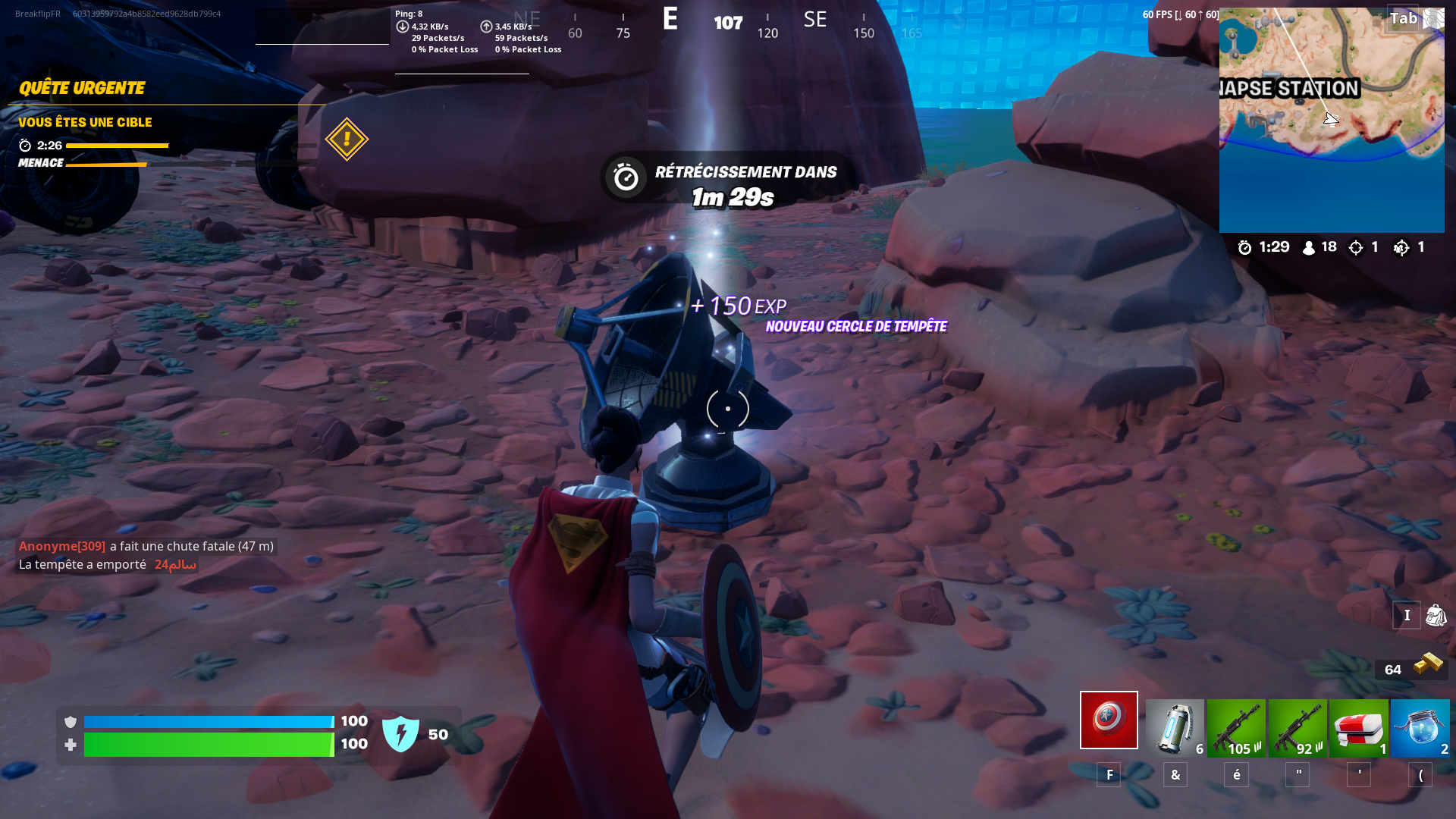Select the assault rifle with 105 ammo
Screen dimensions: 1456x819
click(x=1235, y=726)
